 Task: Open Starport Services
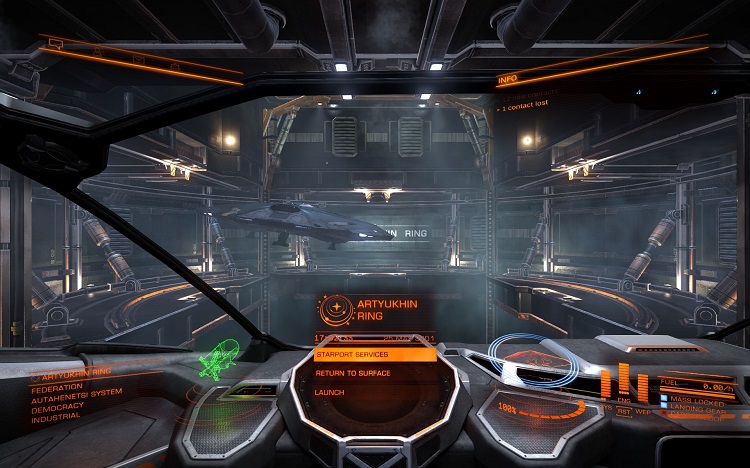pos(374,354)
